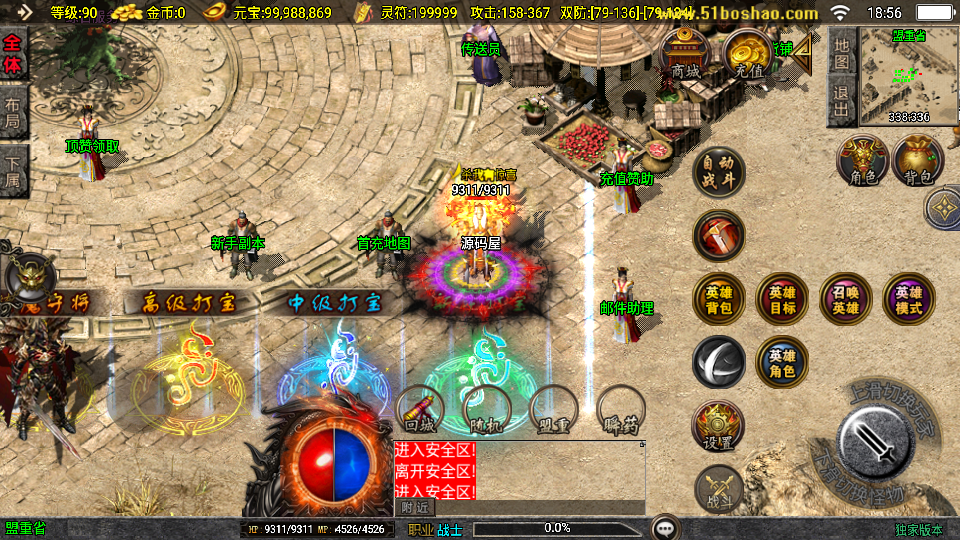This screenshot has height=540, width=960.
Task: Open the 地图 map button
Action: (842, 53)
